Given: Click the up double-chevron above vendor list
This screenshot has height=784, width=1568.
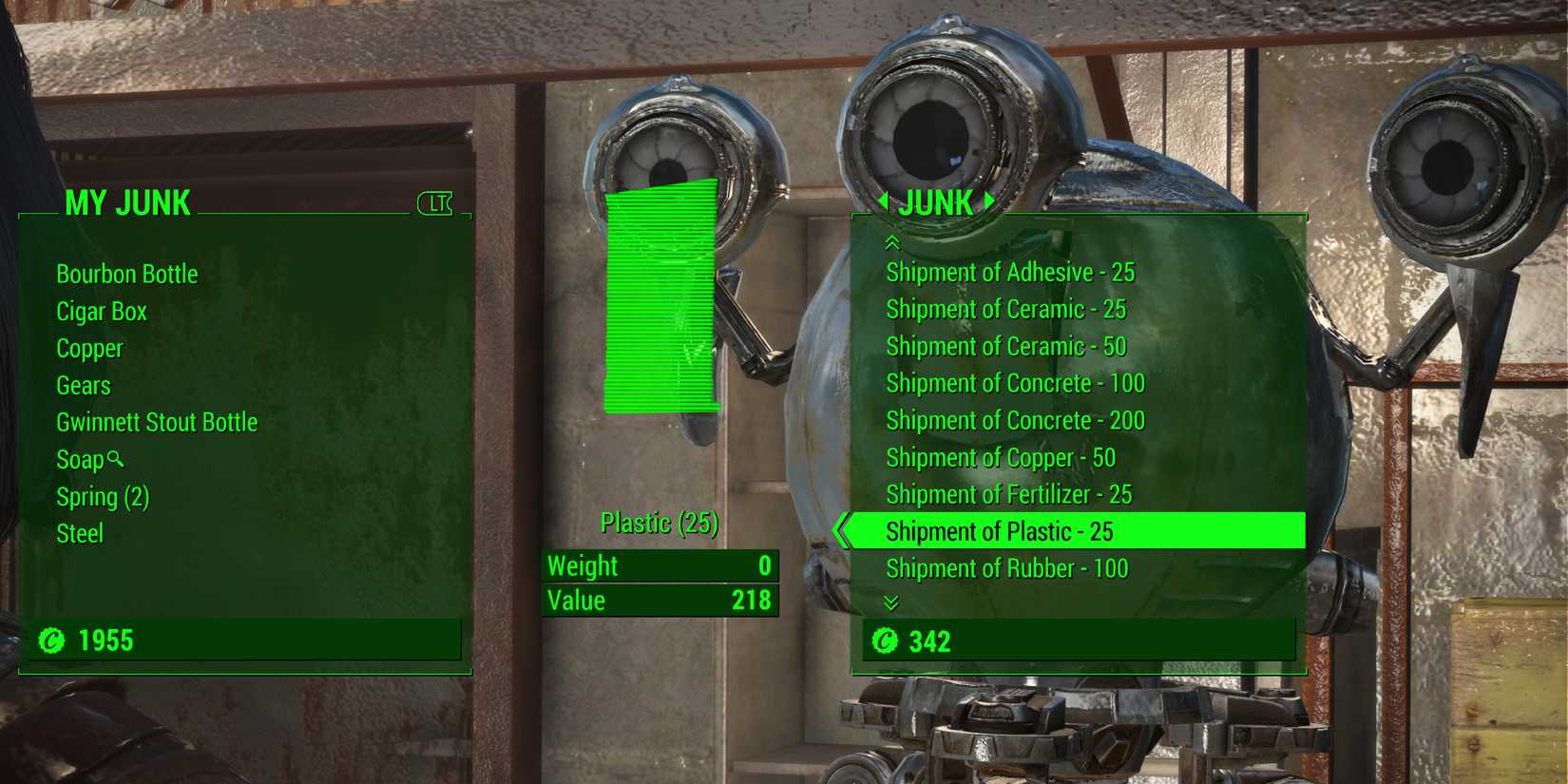Looking at the screenshot, I should click(891, 241).
